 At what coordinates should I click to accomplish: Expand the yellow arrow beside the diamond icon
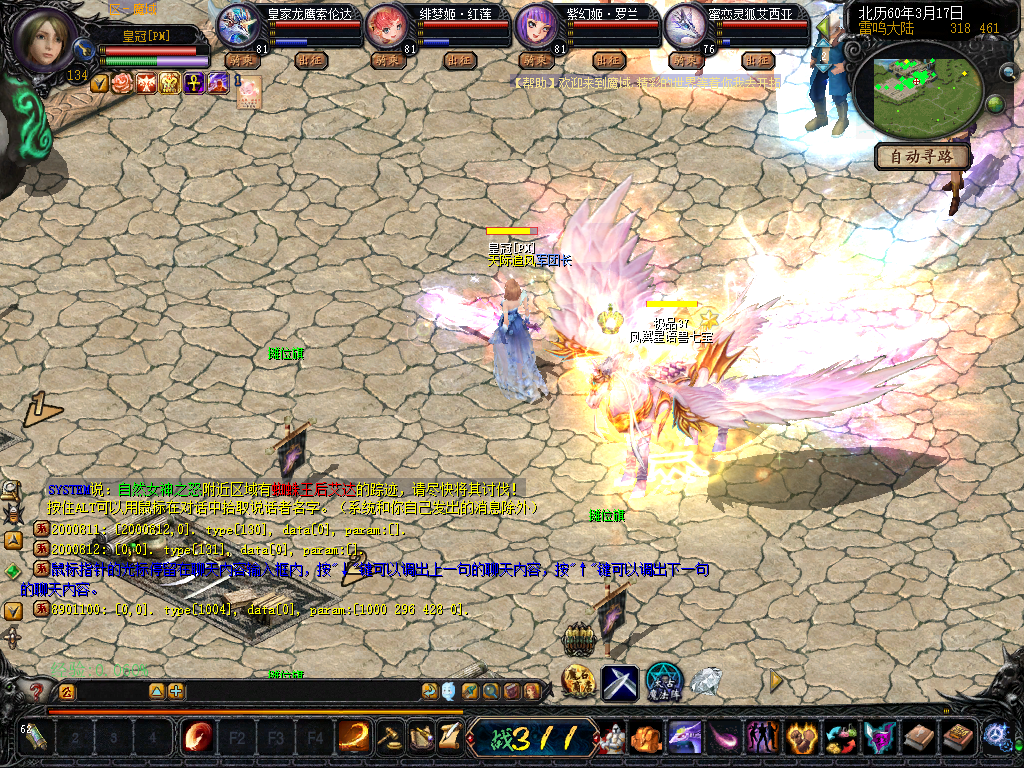[x=775, y=681]
